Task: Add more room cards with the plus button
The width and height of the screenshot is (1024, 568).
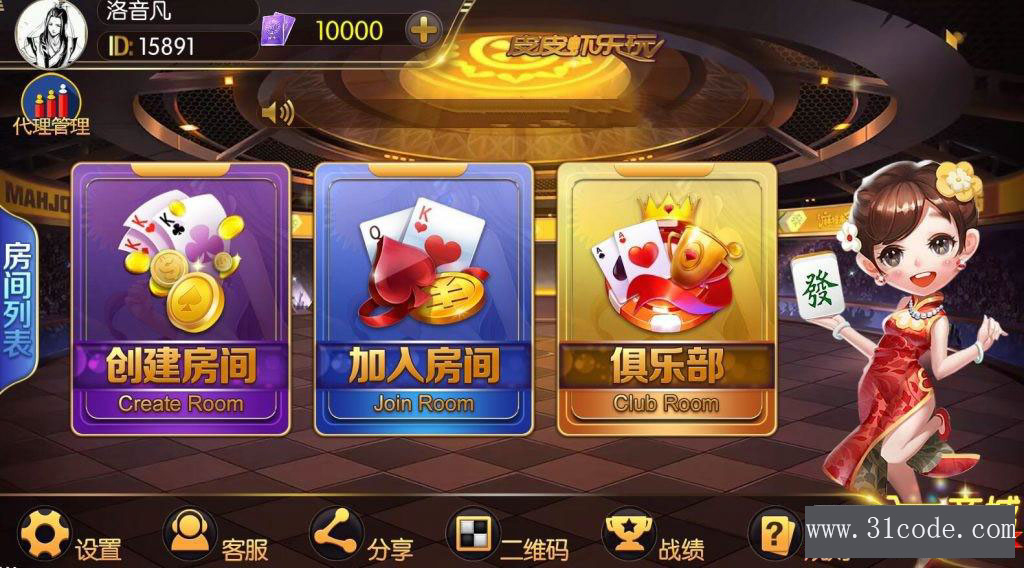Action: pos(424,30)
